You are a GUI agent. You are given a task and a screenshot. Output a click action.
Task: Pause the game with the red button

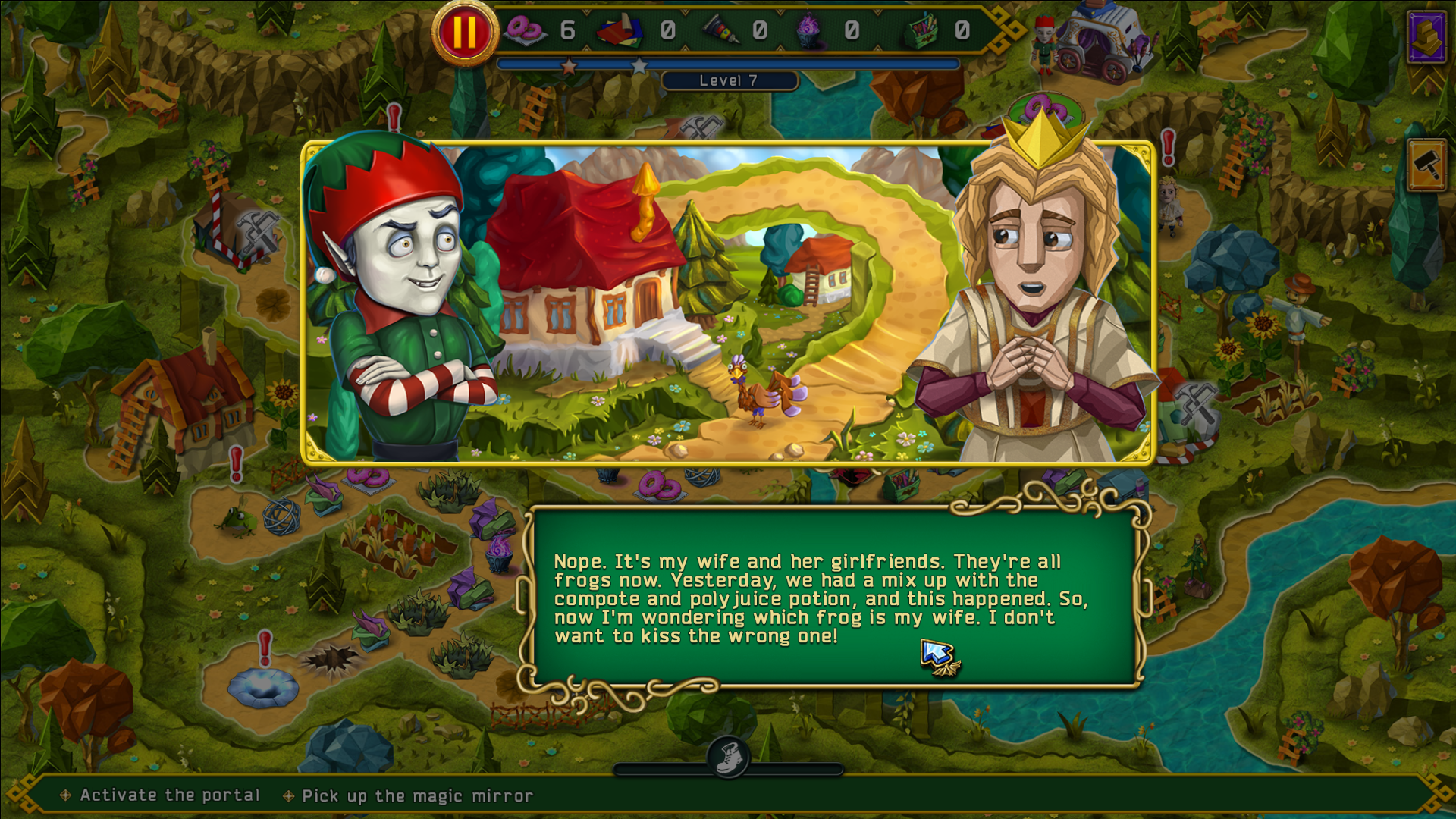coord(464,33)
